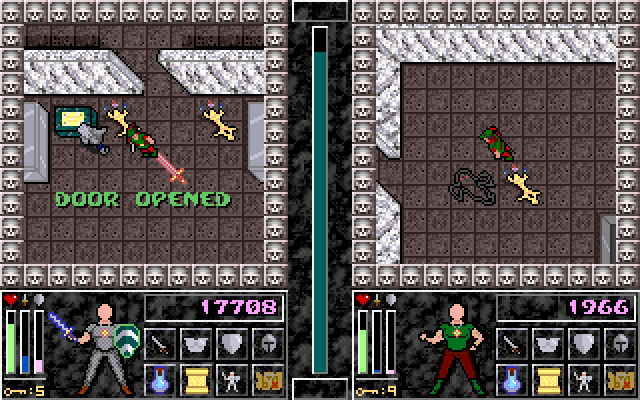Select the sword slot in the armored knight's panel
The width and height of the screenshot is (640, 400).
(x=160, y=345)
